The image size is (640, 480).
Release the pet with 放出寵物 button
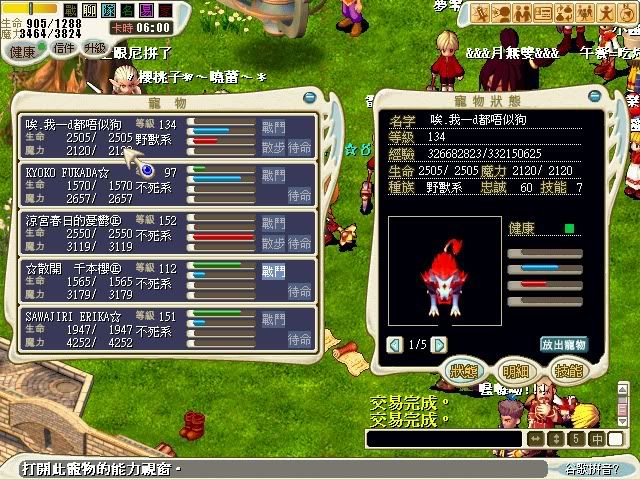coord(564,345)
